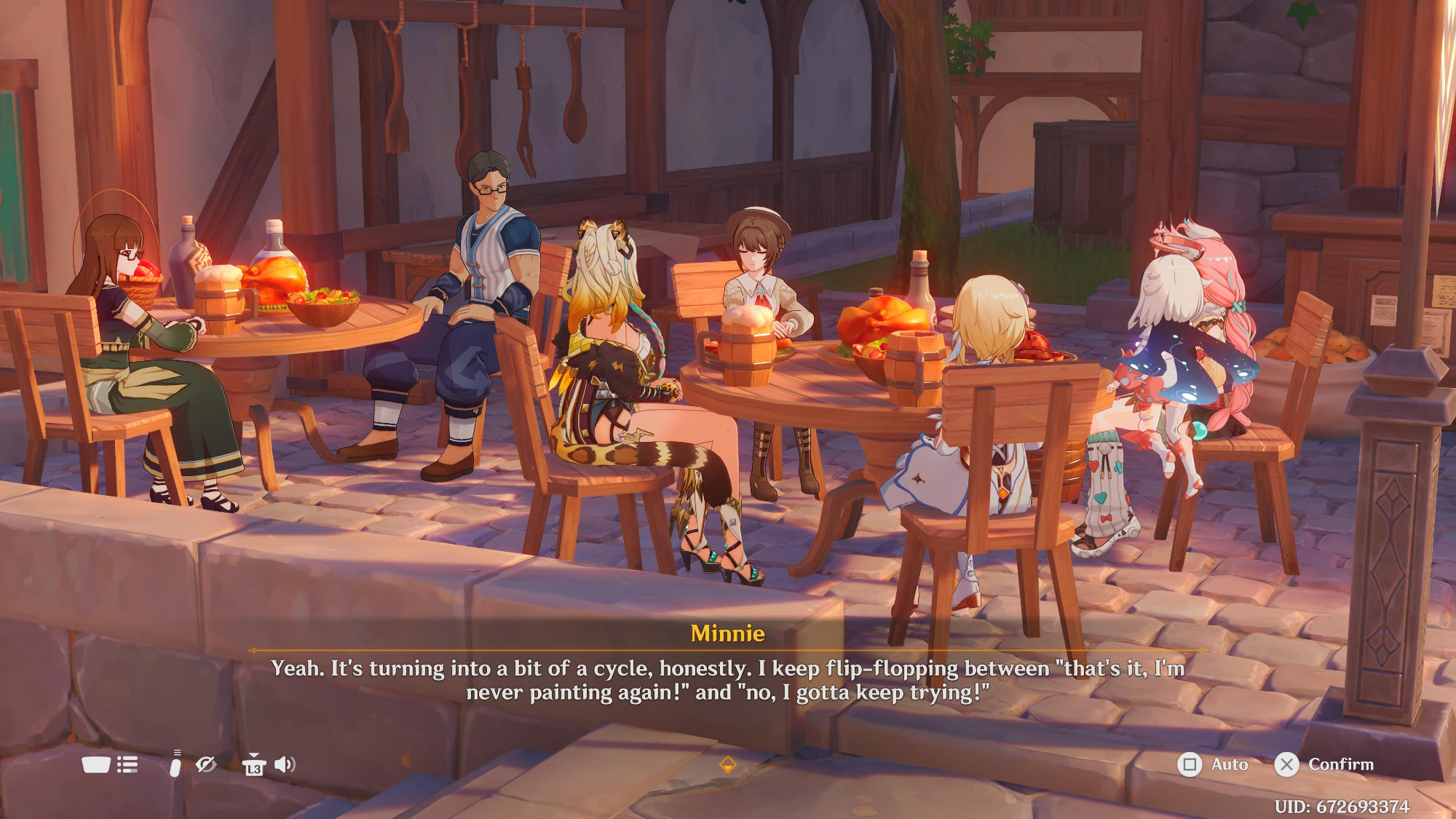Click the yellow diamond continue indicator

(x=727, y=764)
